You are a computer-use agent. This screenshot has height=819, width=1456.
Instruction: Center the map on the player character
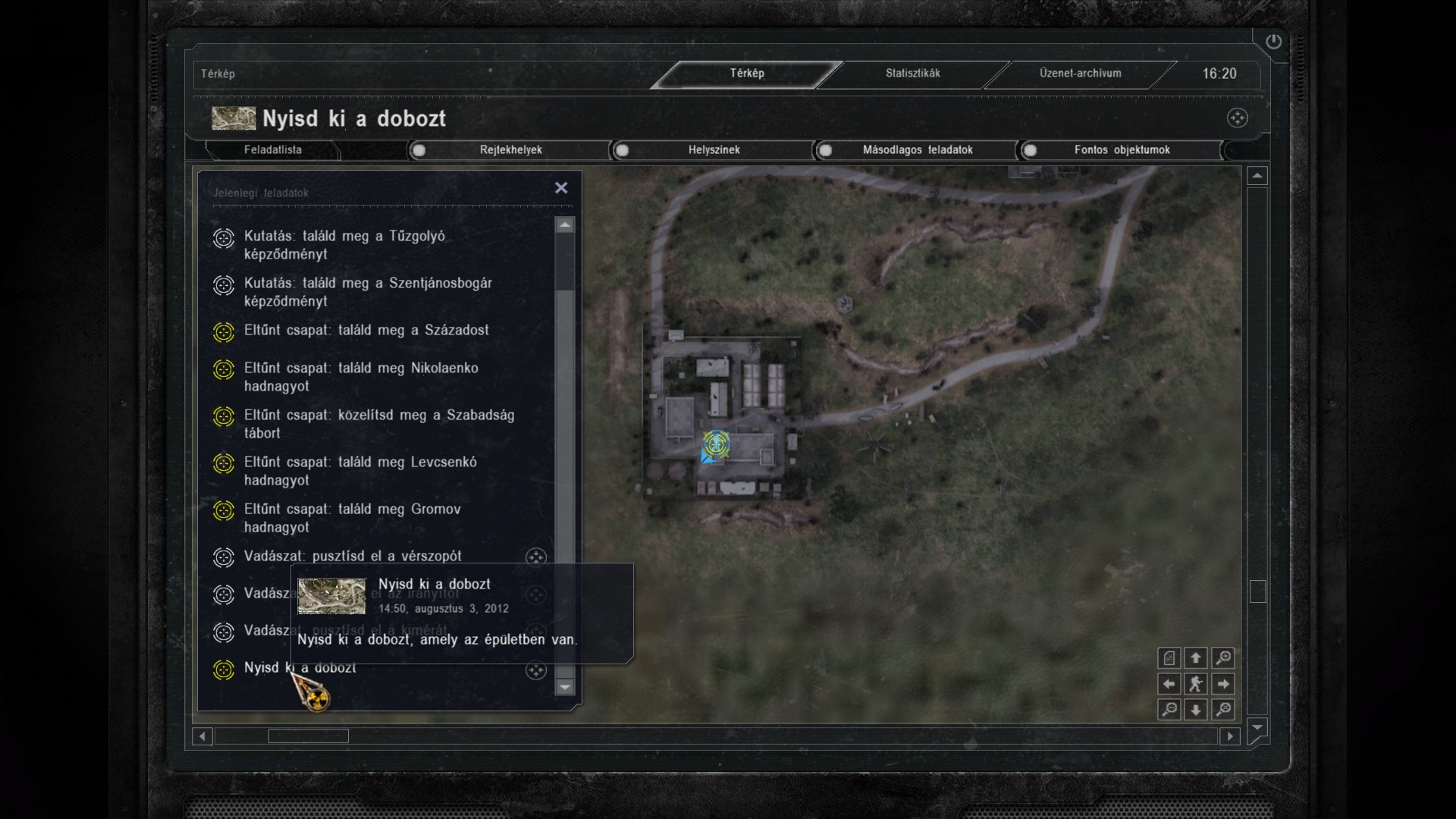click(x=1196, y=684)
